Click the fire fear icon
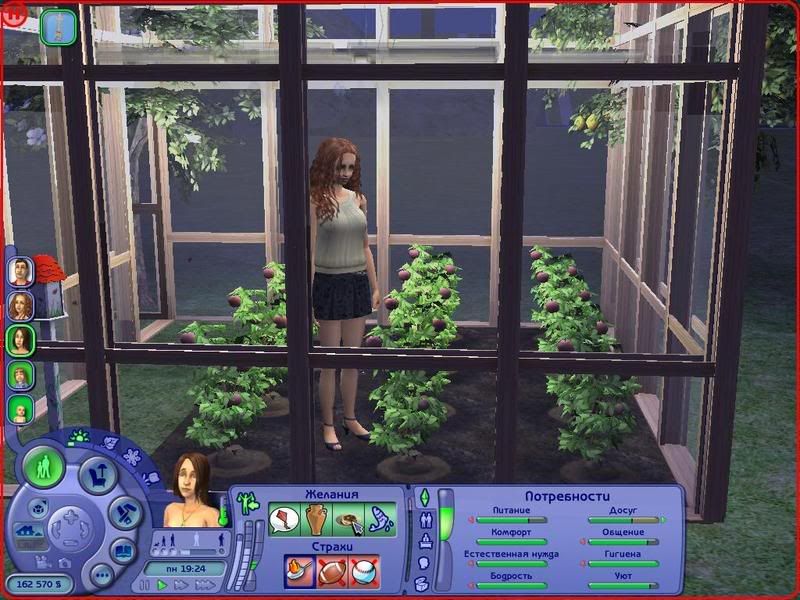 [x=299, y=571]
